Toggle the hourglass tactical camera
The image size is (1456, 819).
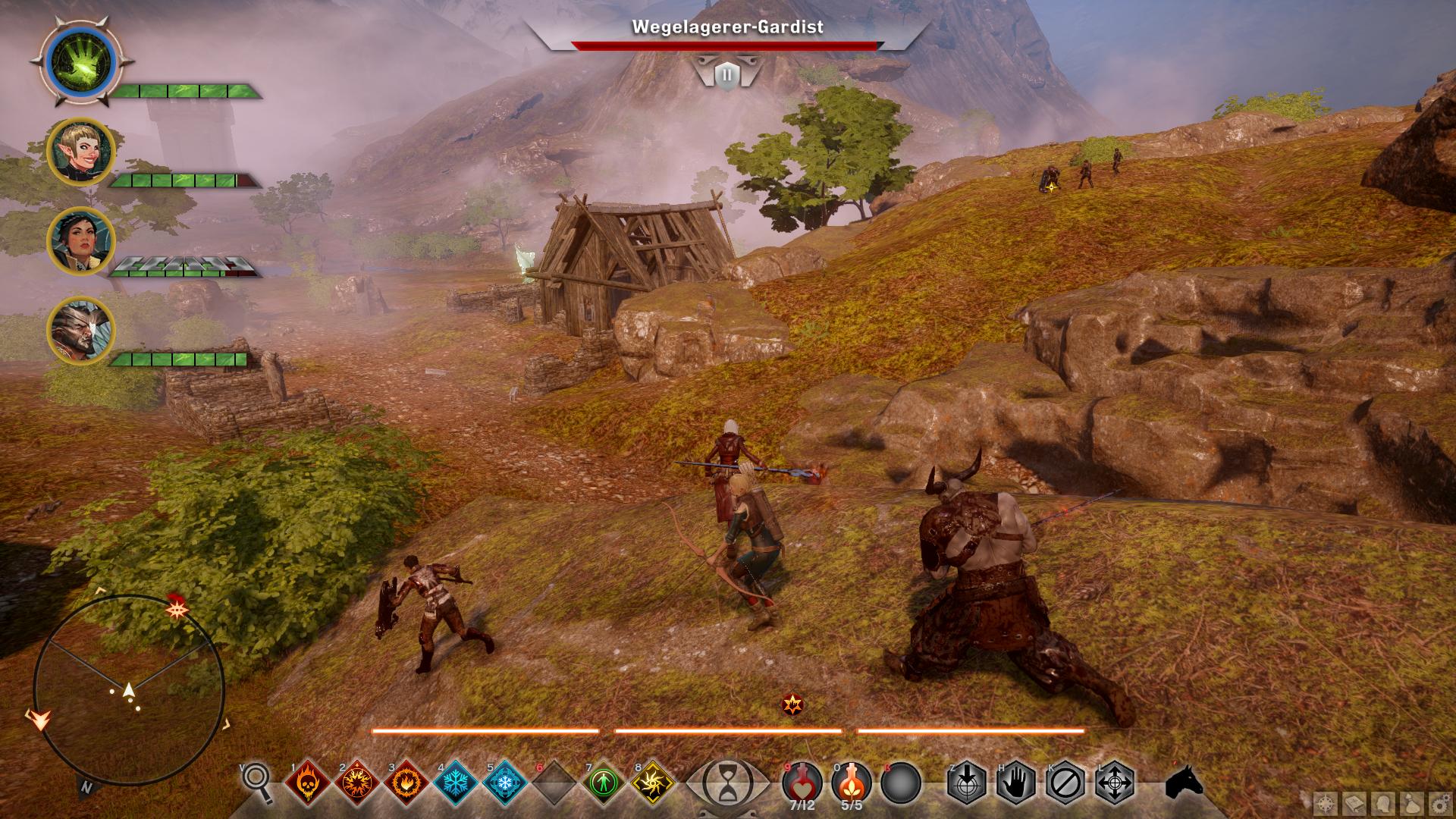(726, 782)
